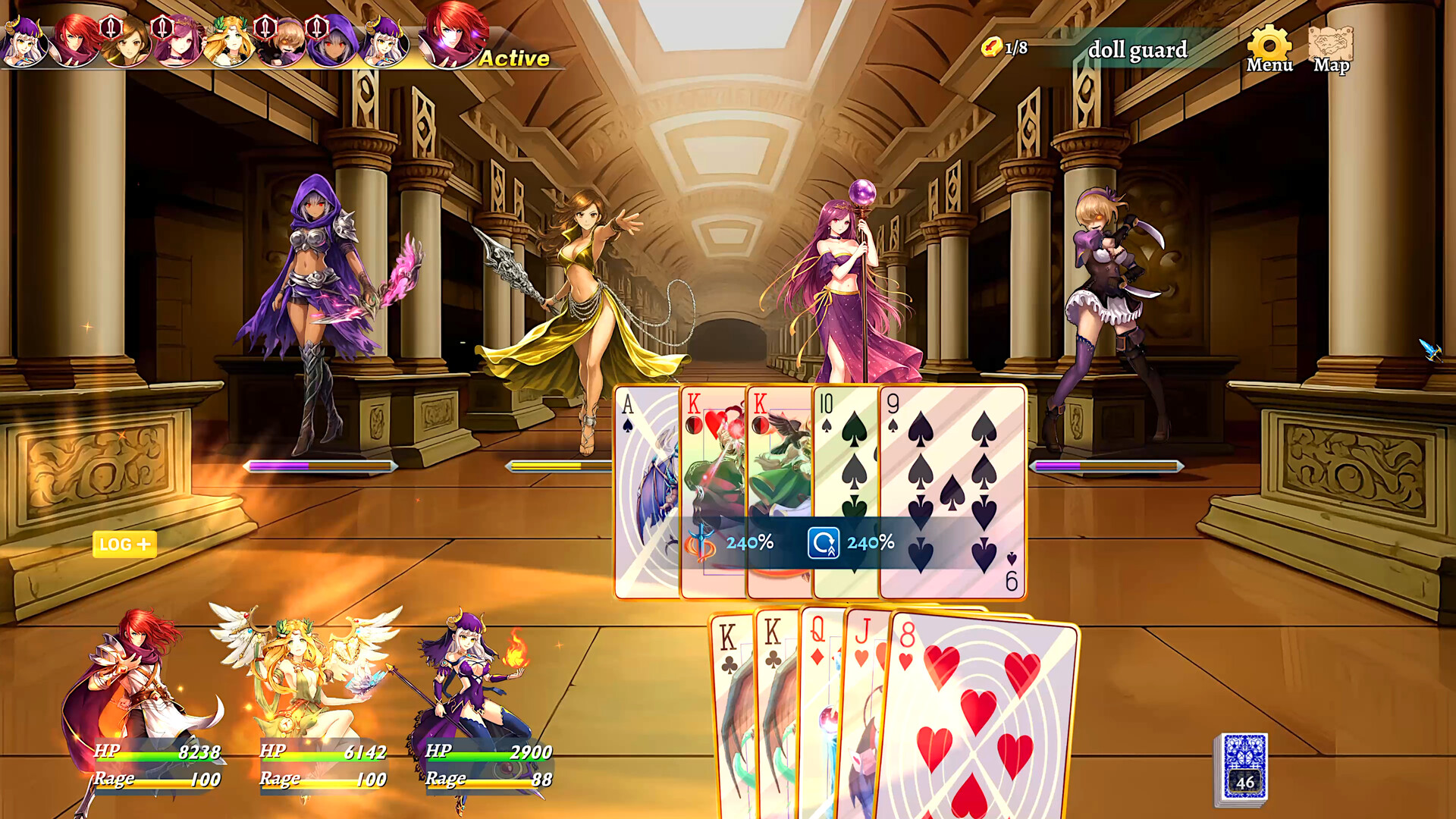This screenshot has height=819, width=1456.
Task: Select the doll guard title banner
Action: (x=1137, y=50)
